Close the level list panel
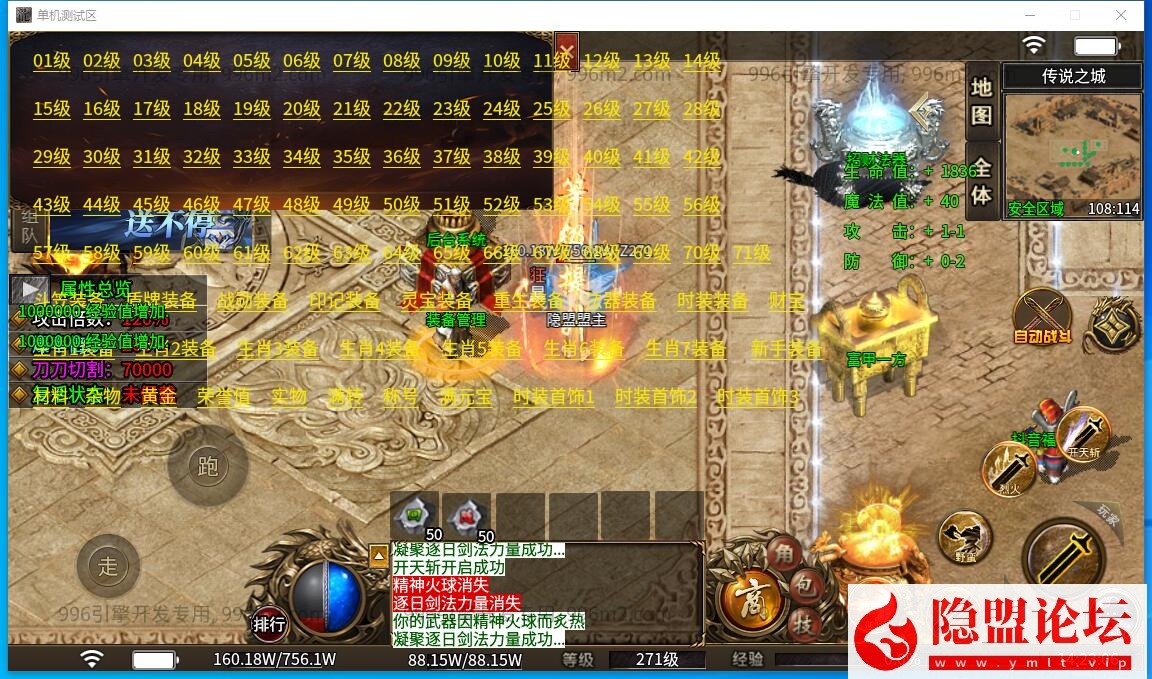Screen dimensions: 1152x679 tap(566, 48)
